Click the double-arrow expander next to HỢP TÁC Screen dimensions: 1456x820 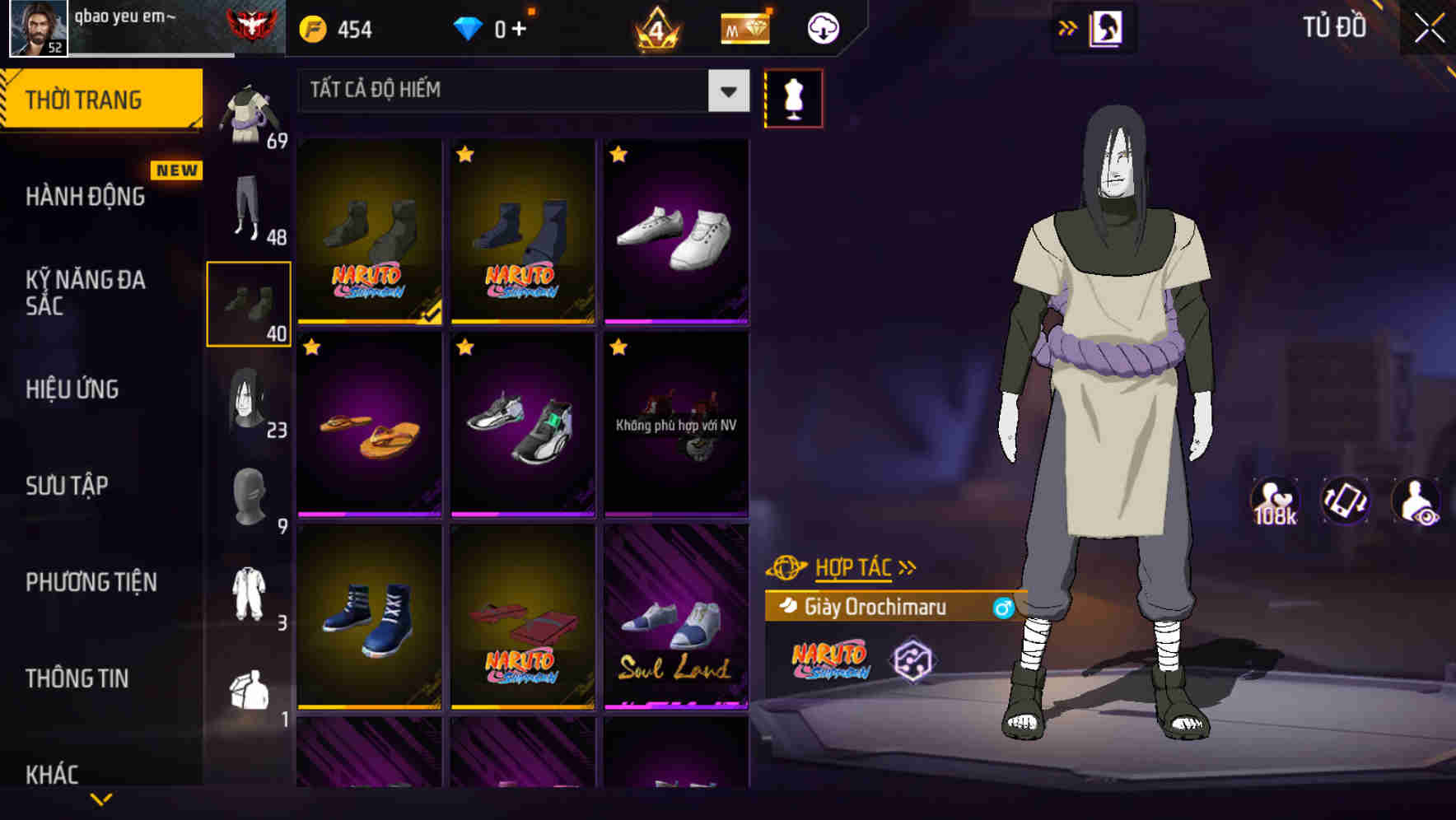(x=908, y=566)
